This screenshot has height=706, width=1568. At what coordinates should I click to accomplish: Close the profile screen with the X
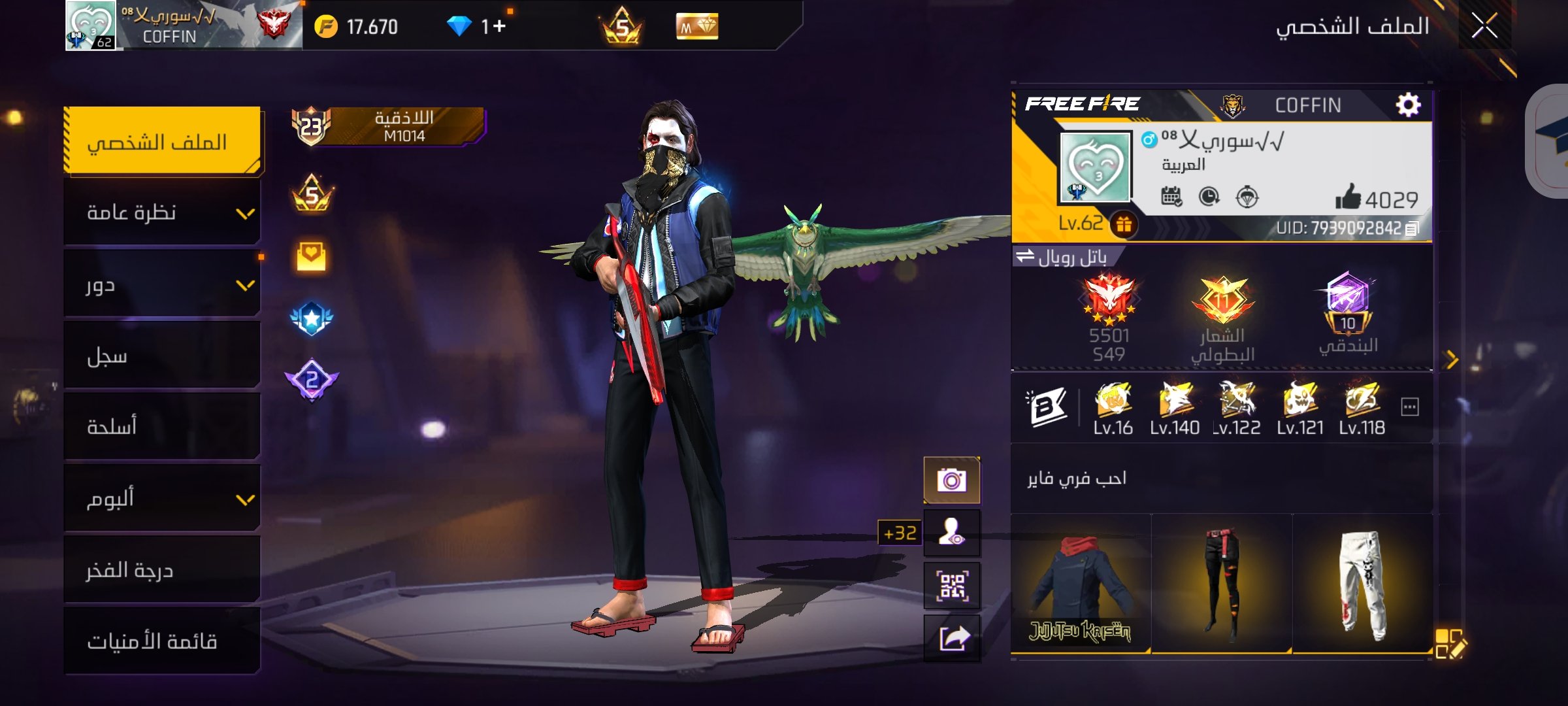(1484, 27)
